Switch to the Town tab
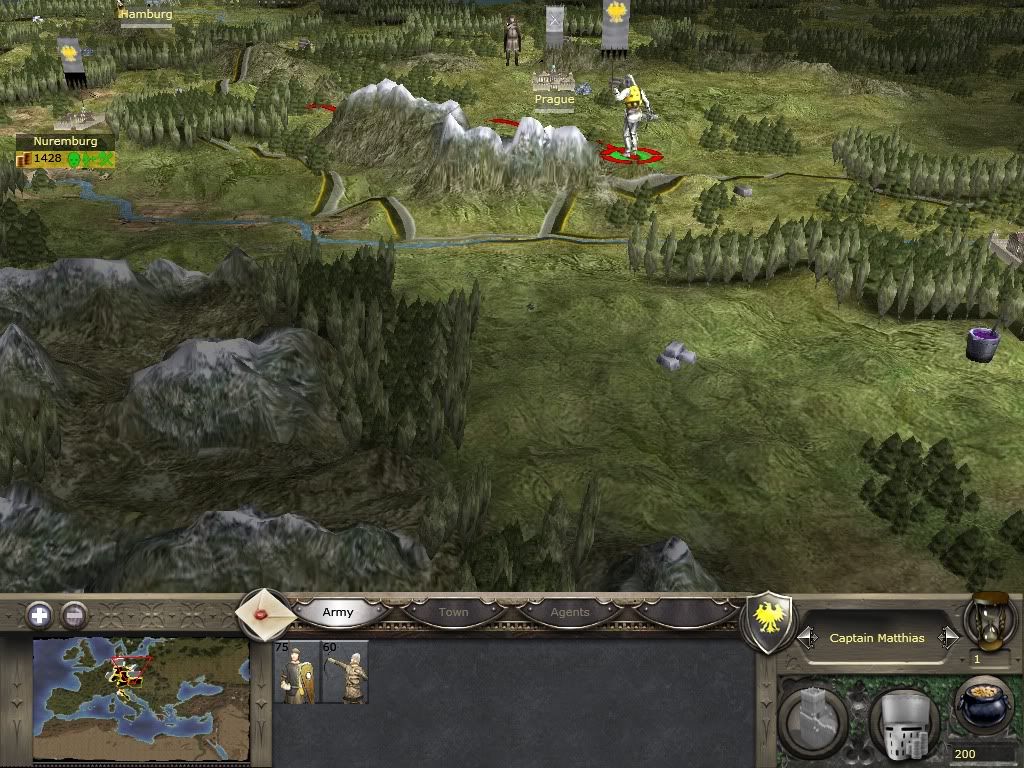 tap(453, 612)
